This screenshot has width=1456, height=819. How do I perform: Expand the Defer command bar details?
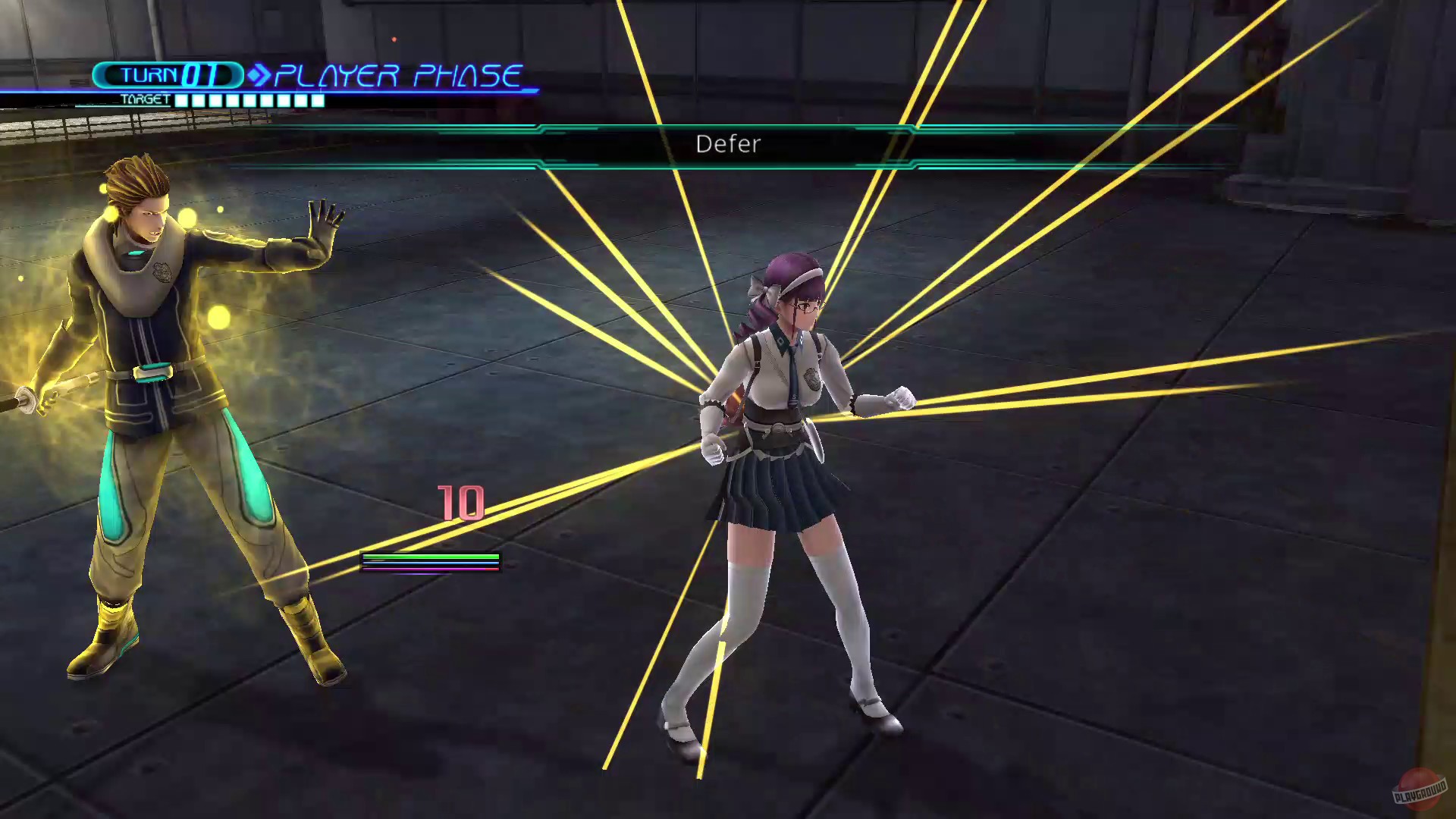728,144
